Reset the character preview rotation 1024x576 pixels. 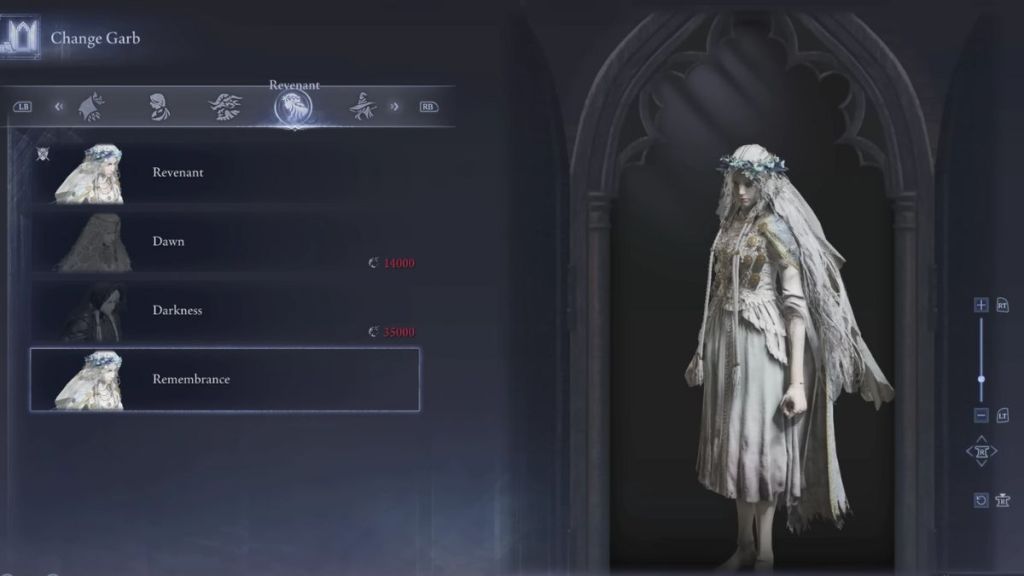981,500
